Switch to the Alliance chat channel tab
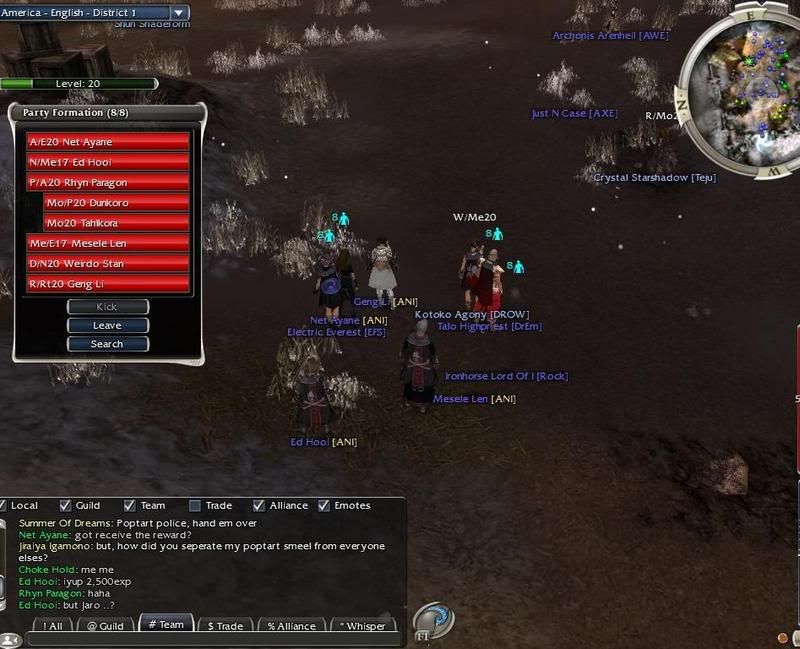Image resolution: width=800 pixels, height=649 pixels. tap(290, 626)
